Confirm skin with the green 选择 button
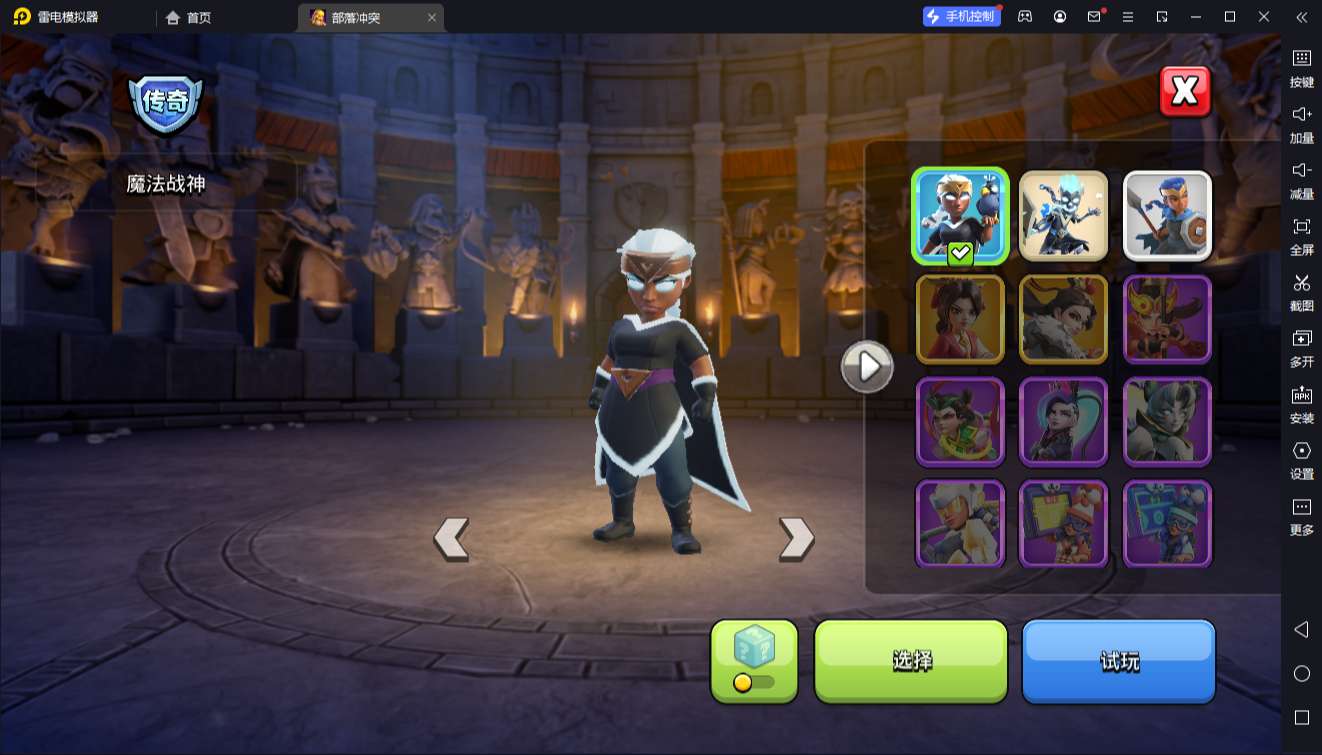The width and height of the screenshot is (1322, 755). [x=911, y=660]
